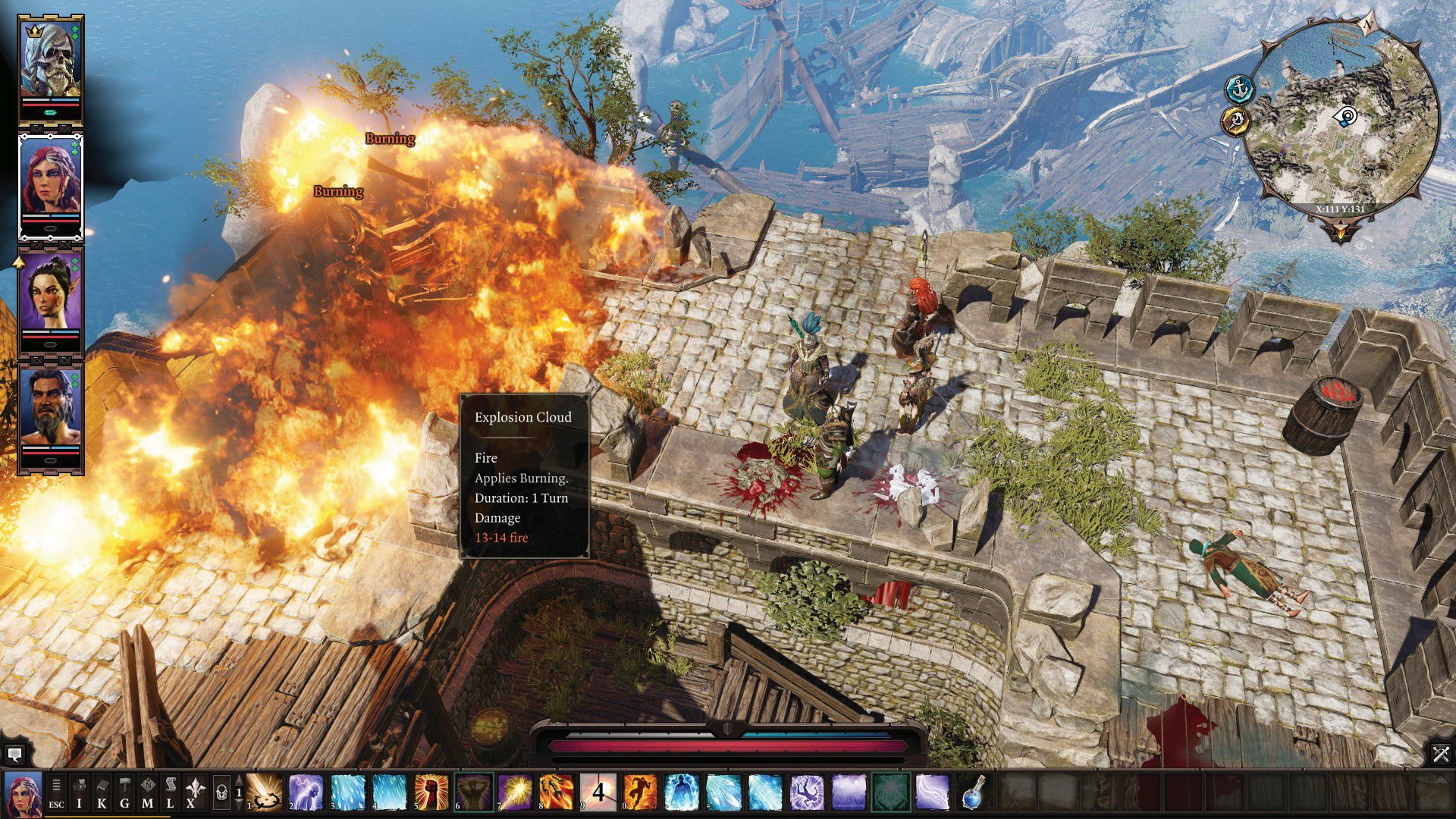Open the inventory with the I icon
Viewport: 1456px width, 819px height.
click(x=78, y=792)
